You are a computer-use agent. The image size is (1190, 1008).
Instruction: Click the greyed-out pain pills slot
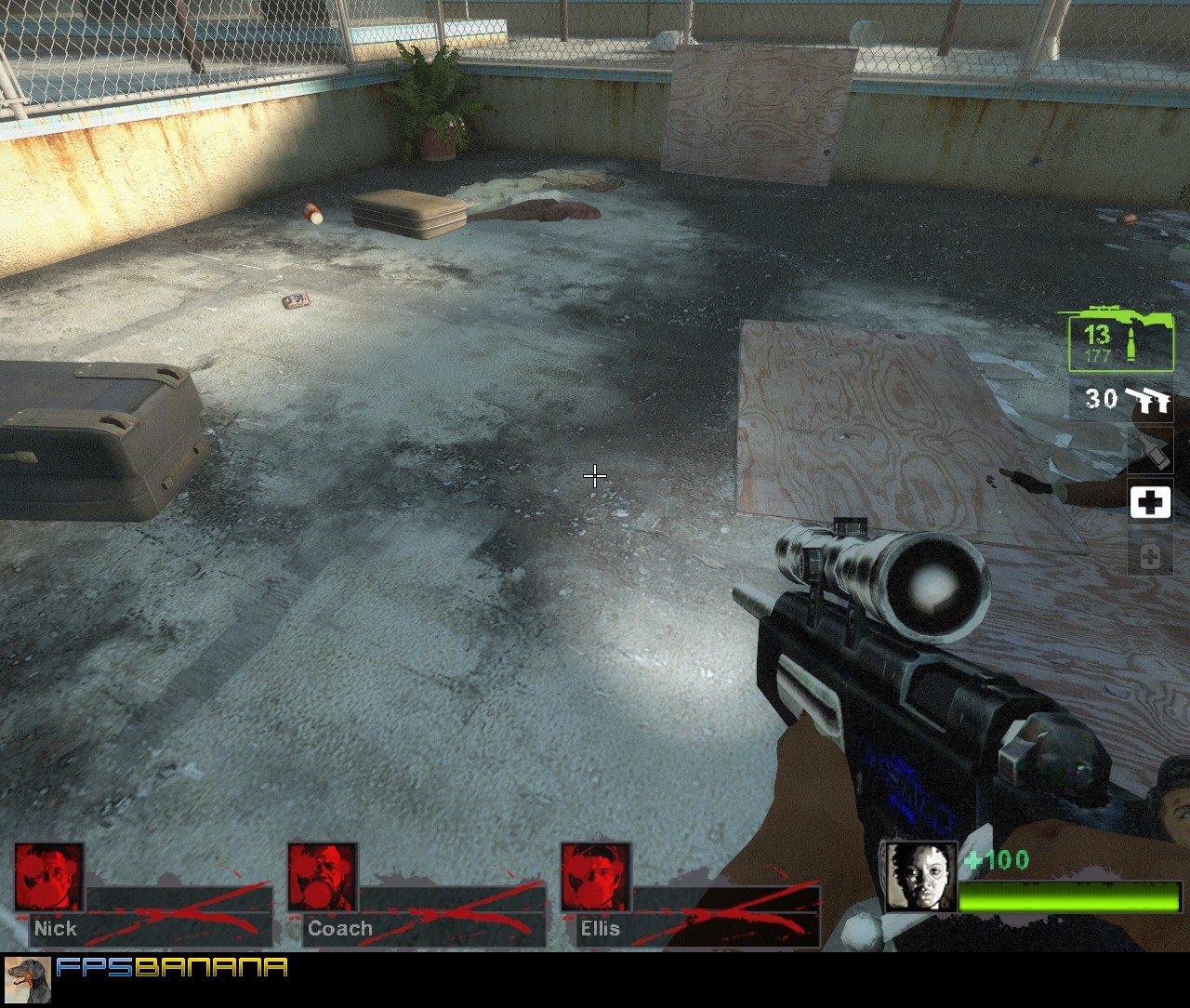pos(1150,555)
